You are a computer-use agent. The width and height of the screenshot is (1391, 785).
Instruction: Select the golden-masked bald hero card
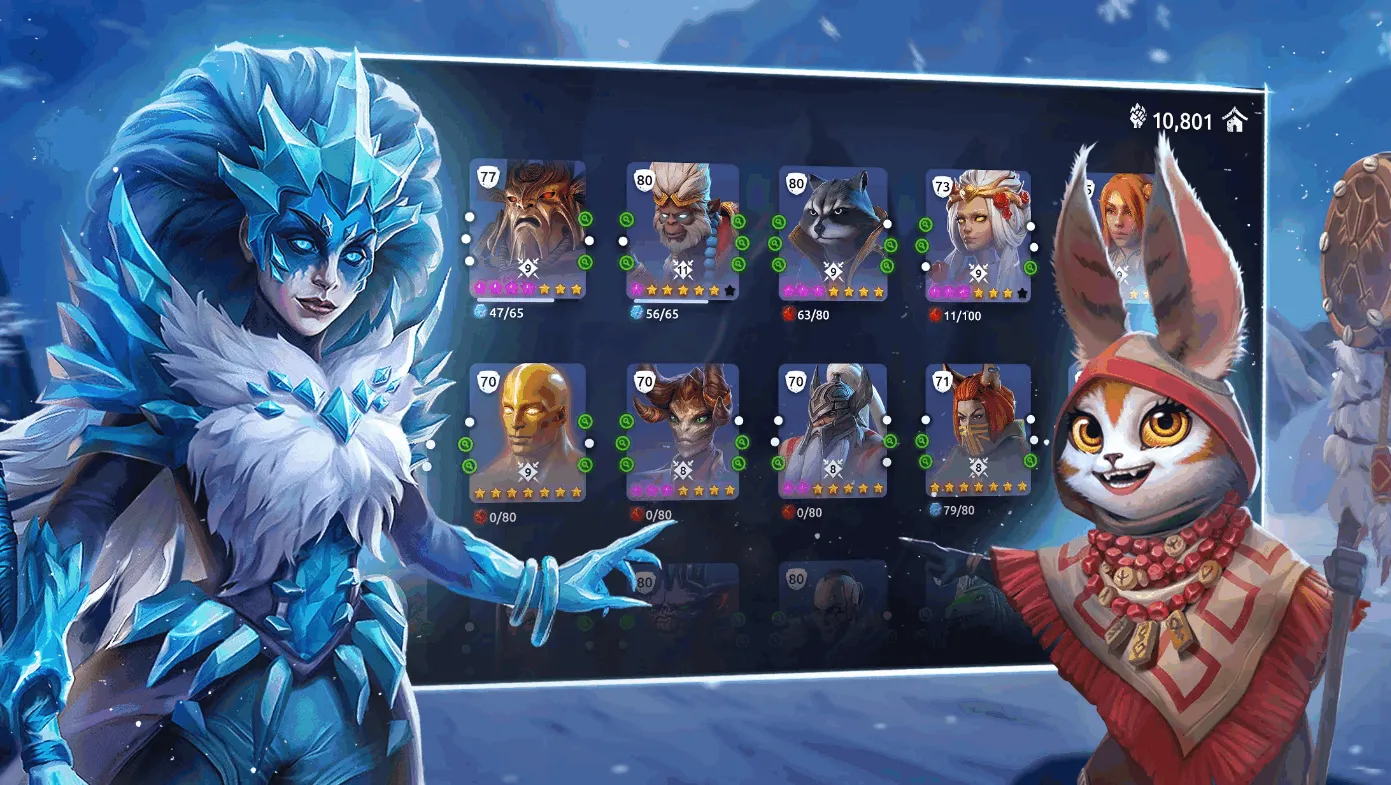(x=528, y=428)
